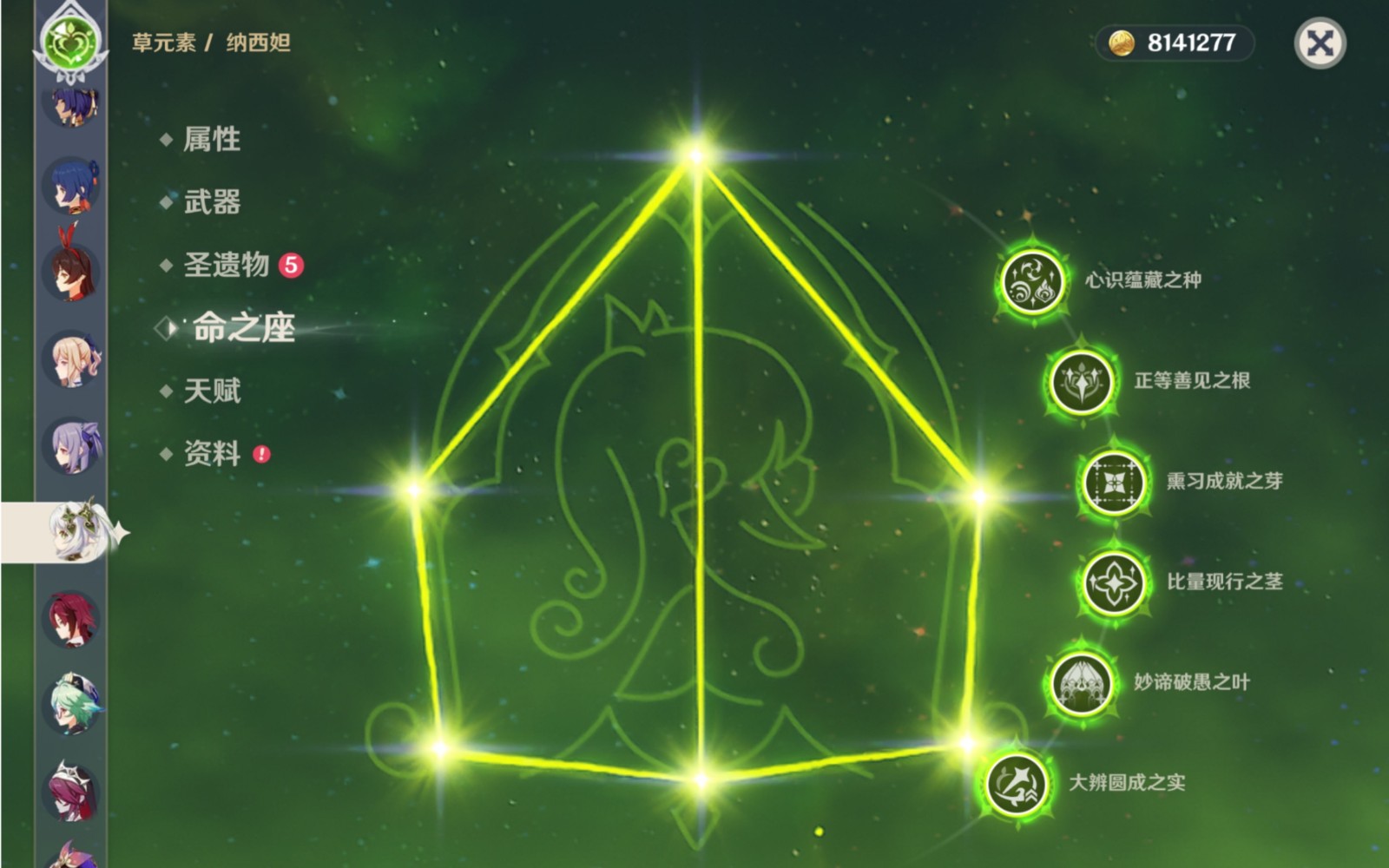Choose the 正等善见之根 constellation node

[1082, 382]
